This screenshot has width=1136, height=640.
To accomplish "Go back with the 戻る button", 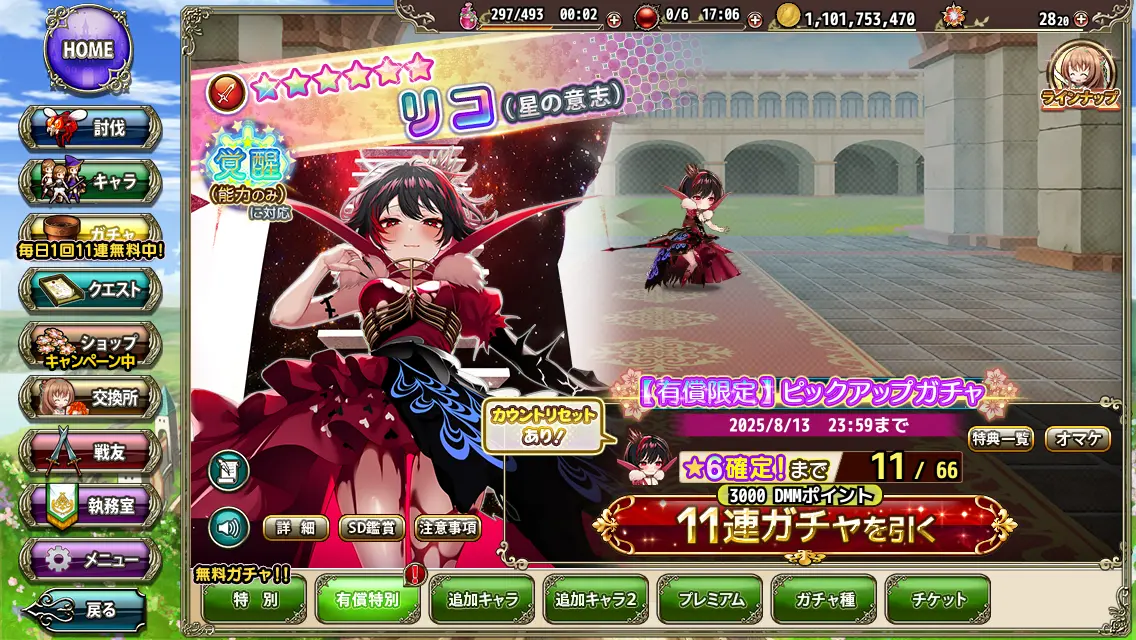I will [91, 609].
